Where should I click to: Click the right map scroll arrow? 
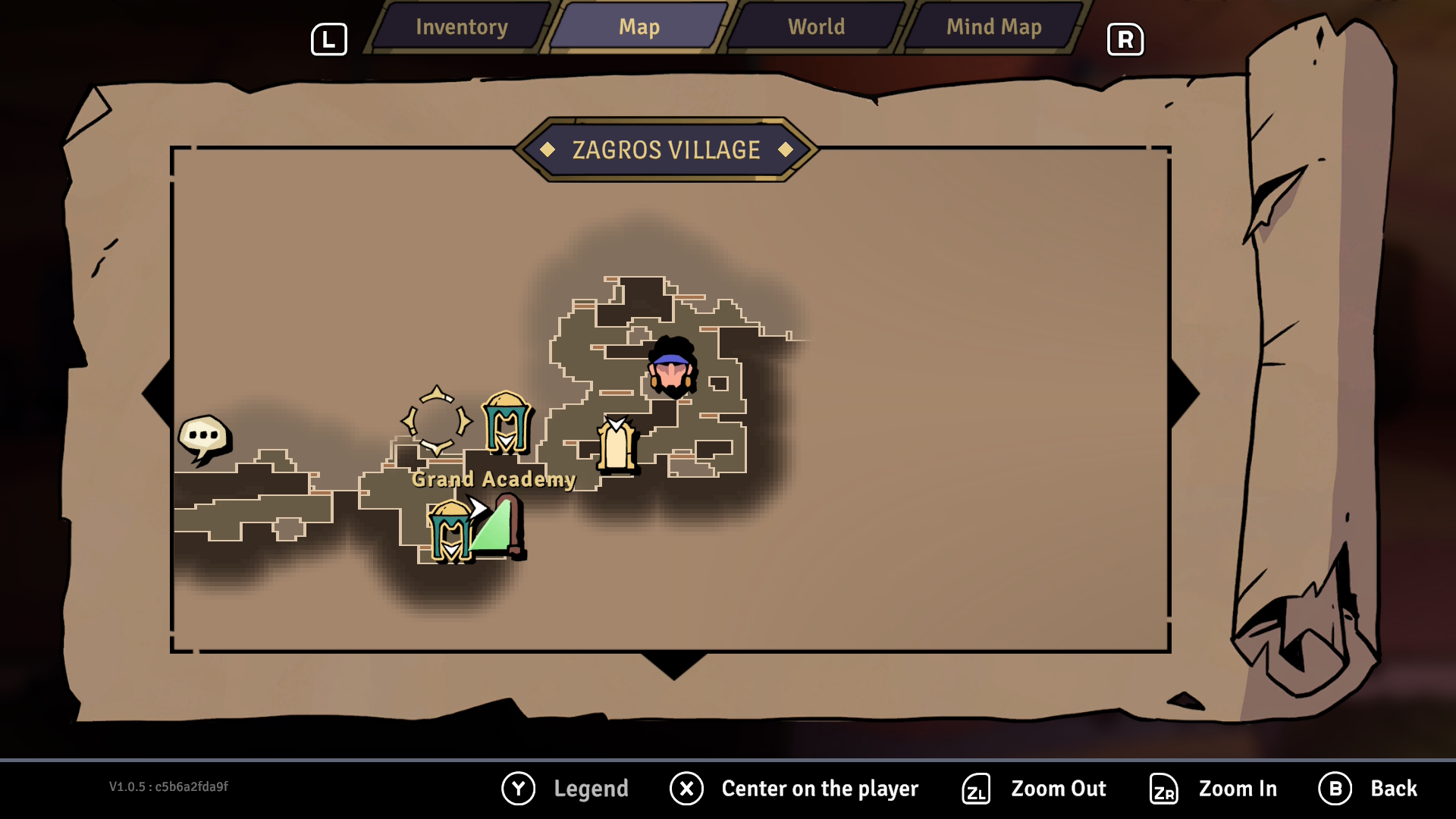1185,394
